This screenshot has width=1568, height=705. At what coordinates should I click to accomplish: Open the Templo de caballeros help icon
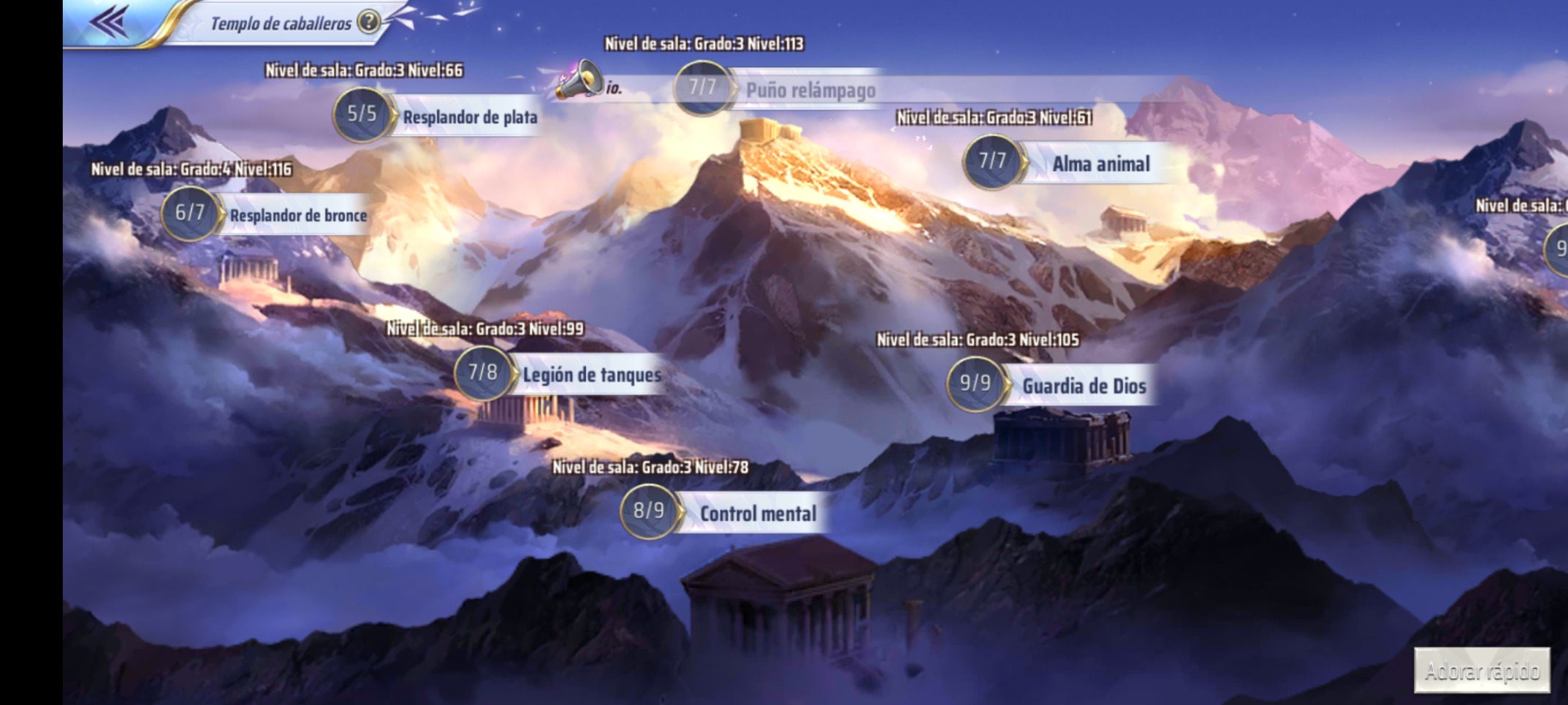tap(370, 22)
